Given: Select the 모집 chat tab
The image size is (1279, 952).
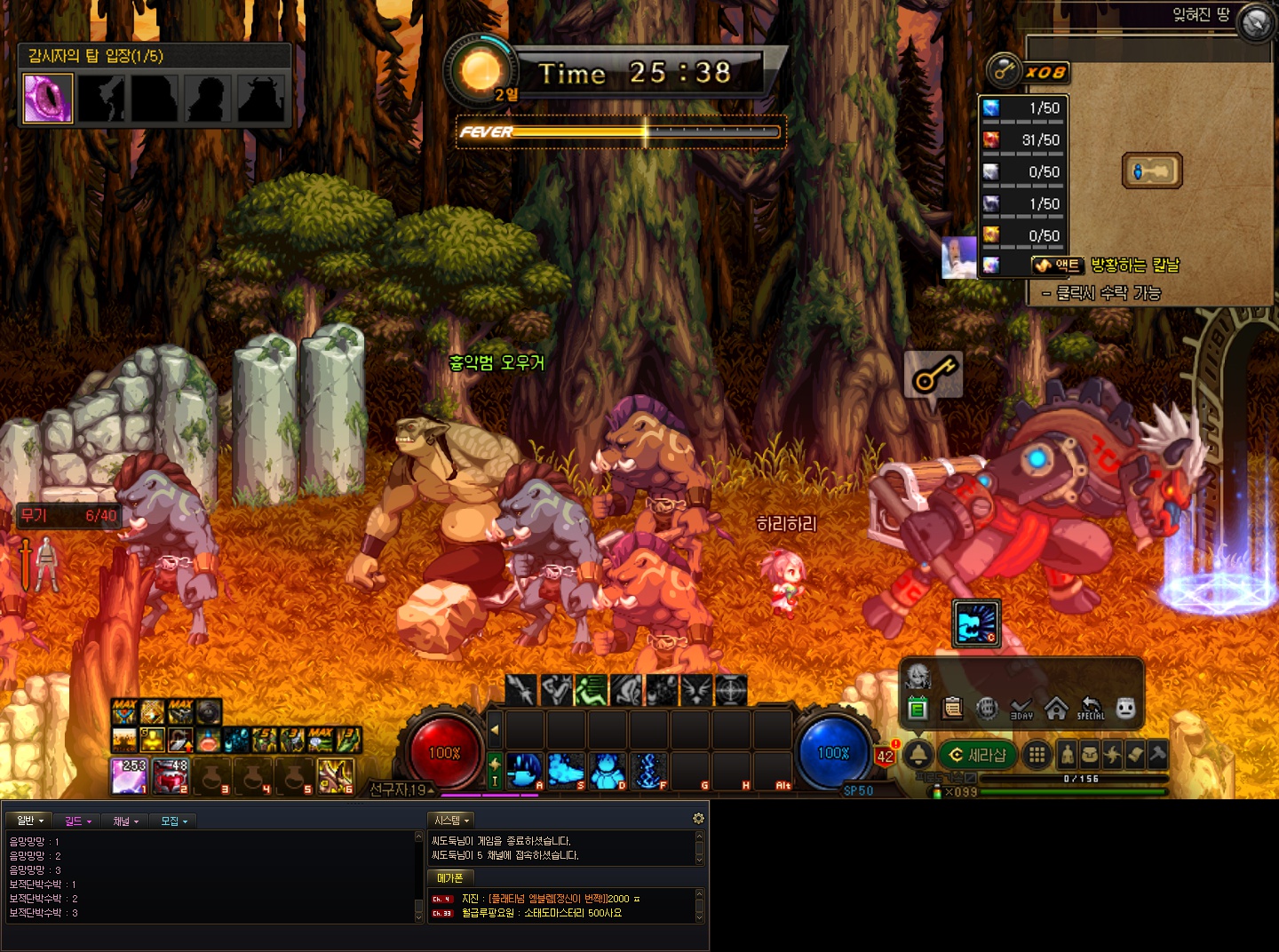Looking at the screenshot, I should pos(173,821).
